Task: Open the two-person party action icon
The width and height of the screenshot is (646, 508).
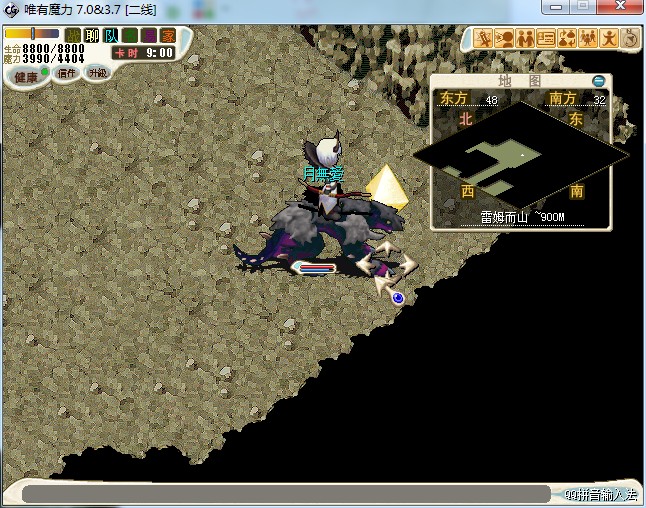Action: (525, 39)
